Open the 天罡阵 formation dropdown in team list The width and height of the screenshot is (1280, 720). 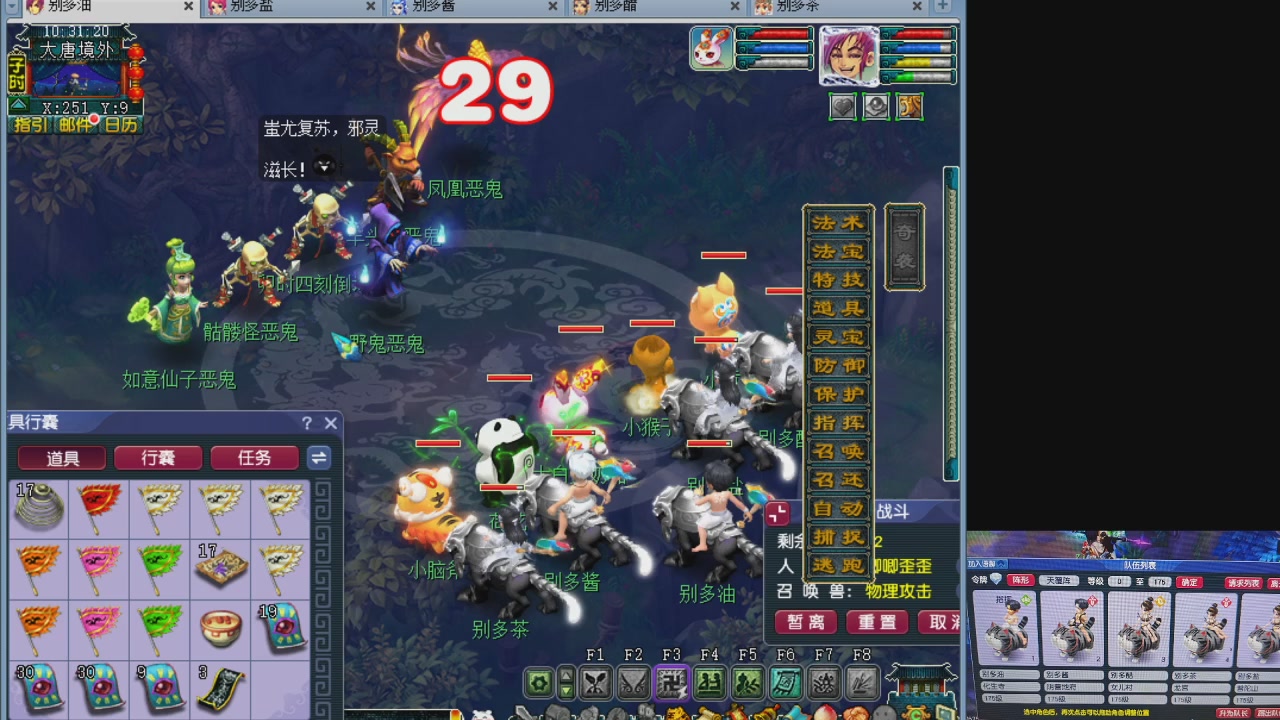pyautogui.click(x=1060, y=581)
